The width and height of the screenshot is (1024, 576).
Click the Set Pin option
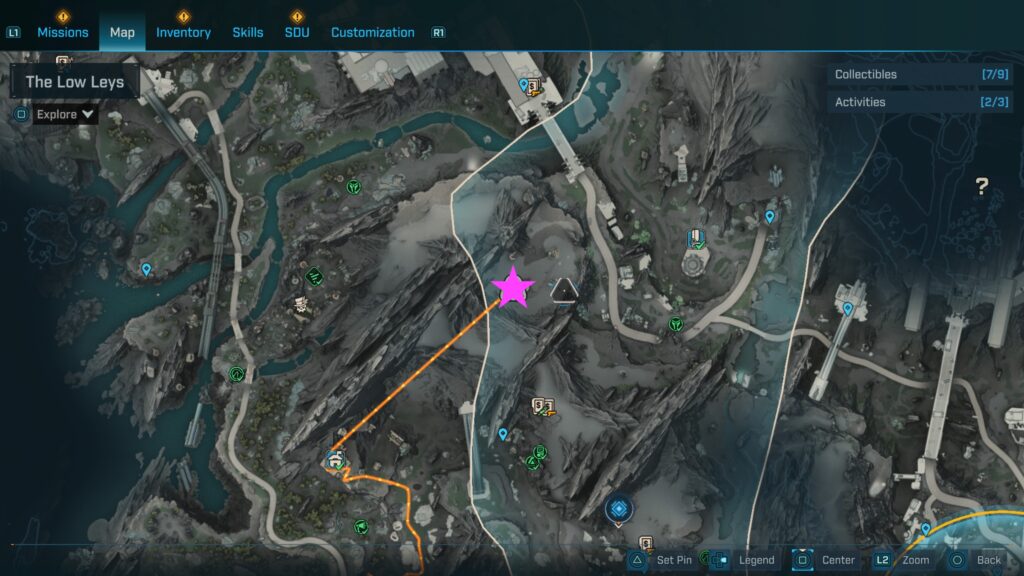click(x=663, y=560)
